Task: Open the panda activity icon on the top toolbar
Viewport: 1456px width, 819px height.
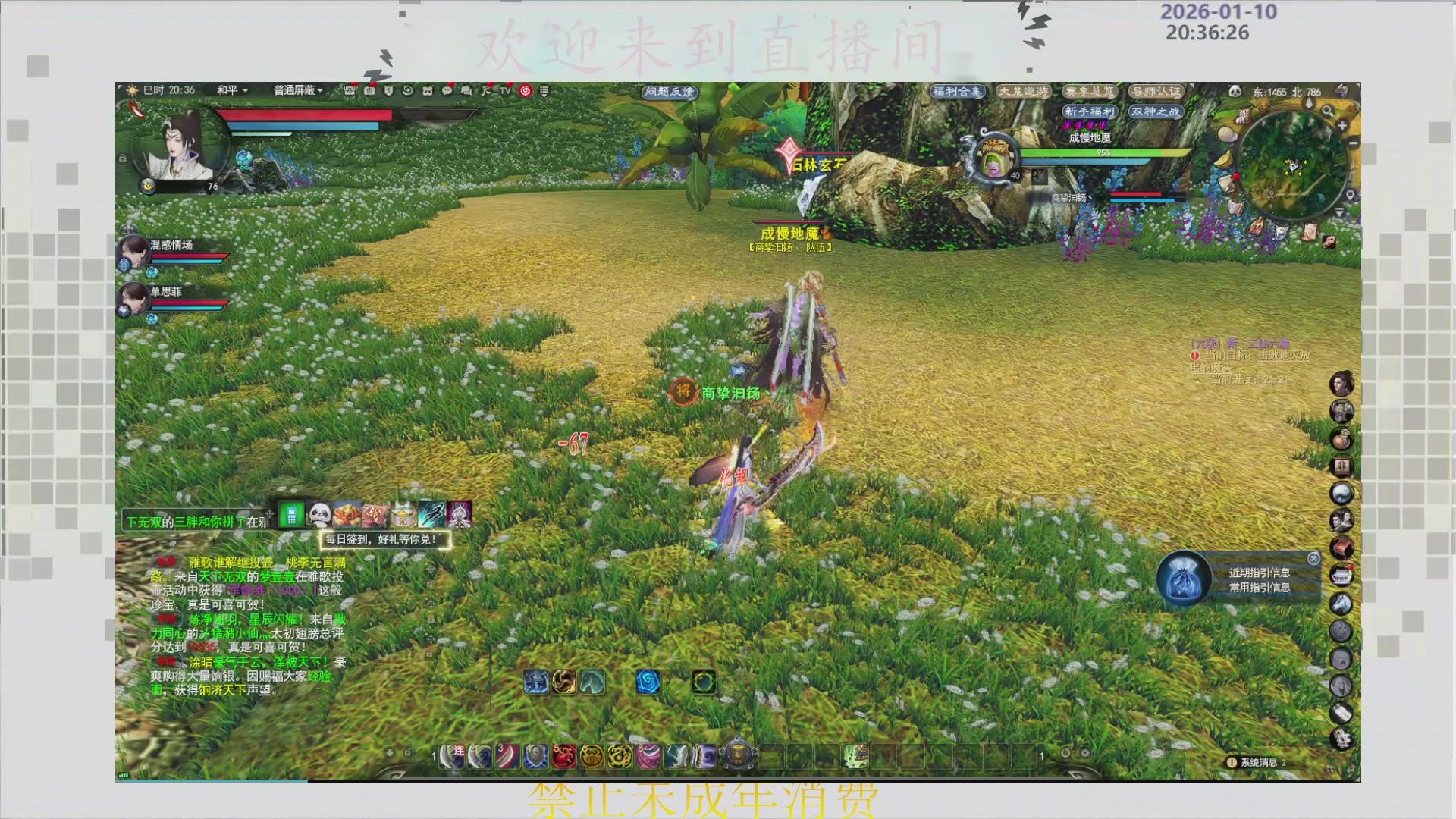Action: pyautogui.click(x=427, y=91)
